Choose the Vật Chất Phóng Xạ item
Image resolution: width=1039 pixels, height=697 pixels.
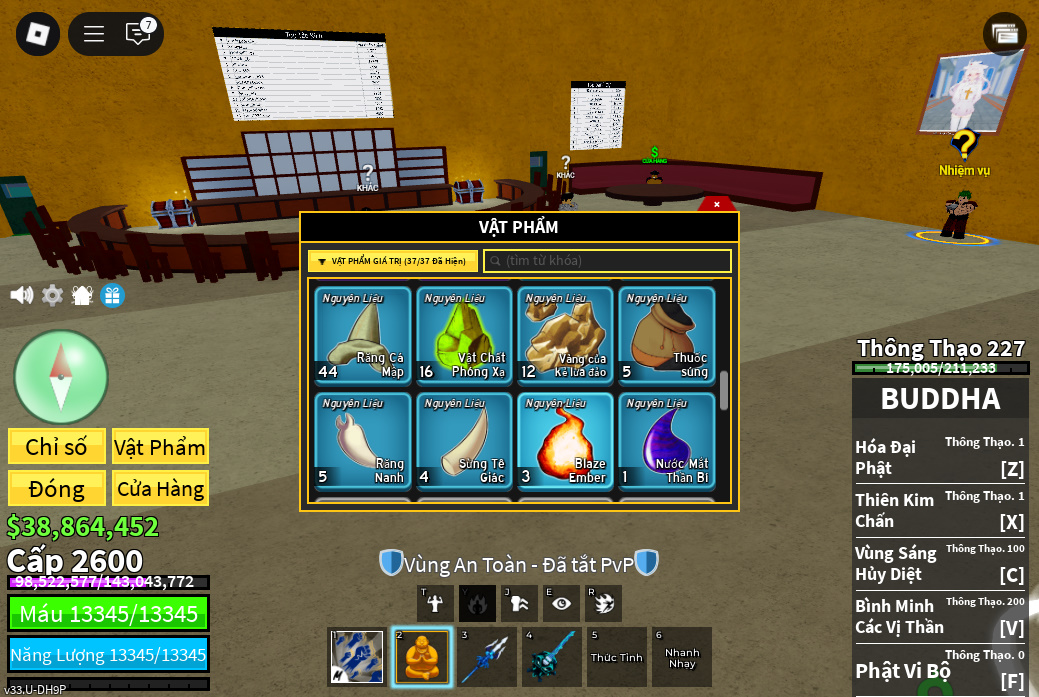[464, 336]
